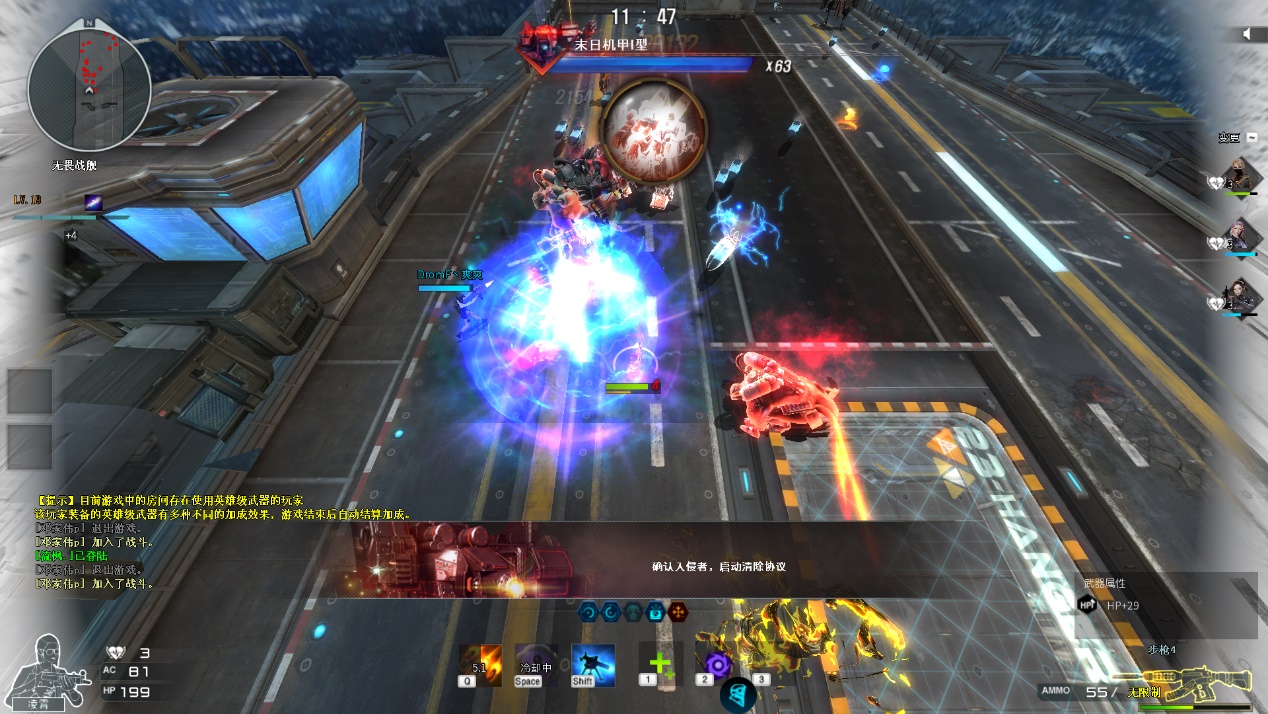
Task: Select the brown-haired rifle teammate portrait
Action: coord(1242,297)
